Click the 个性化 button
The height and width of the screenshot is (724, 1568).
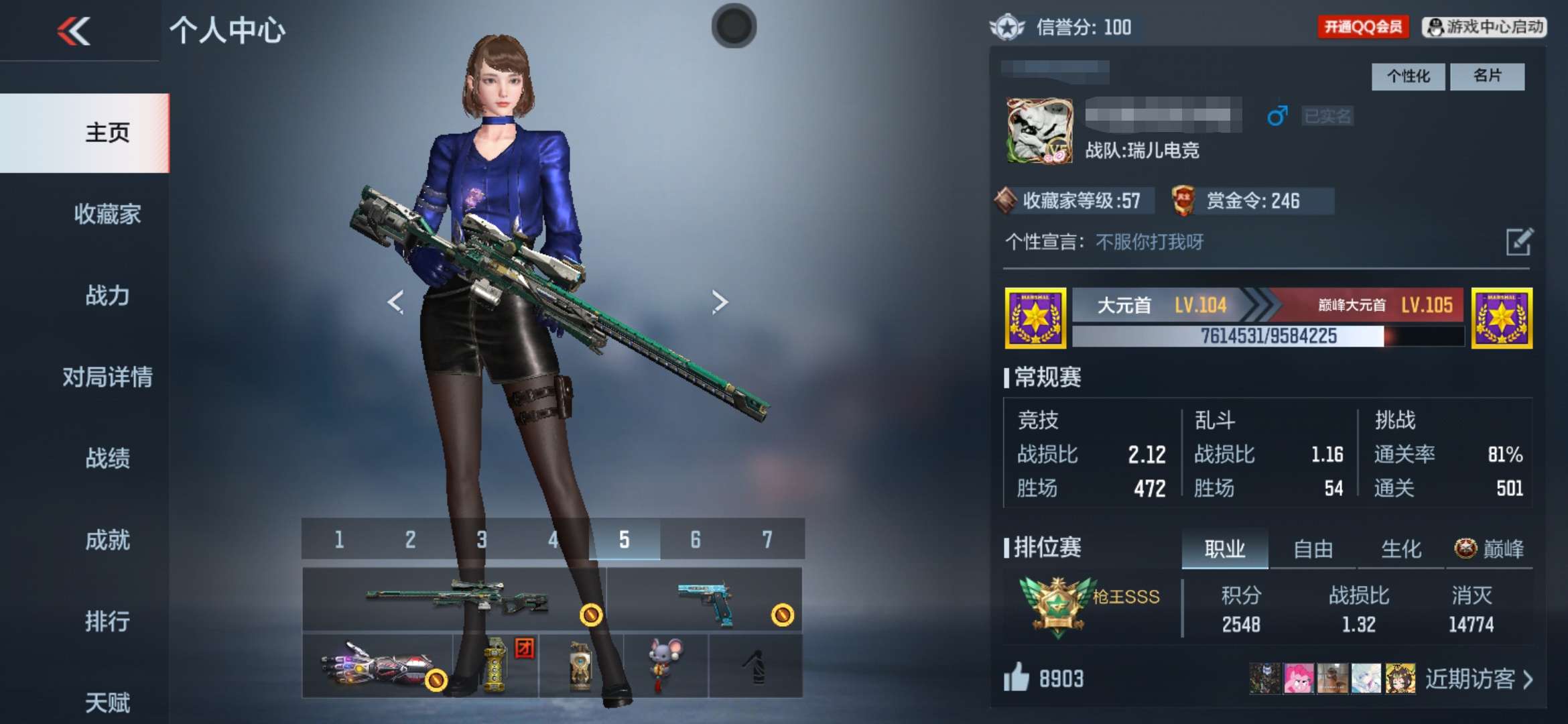[1408, 76]
